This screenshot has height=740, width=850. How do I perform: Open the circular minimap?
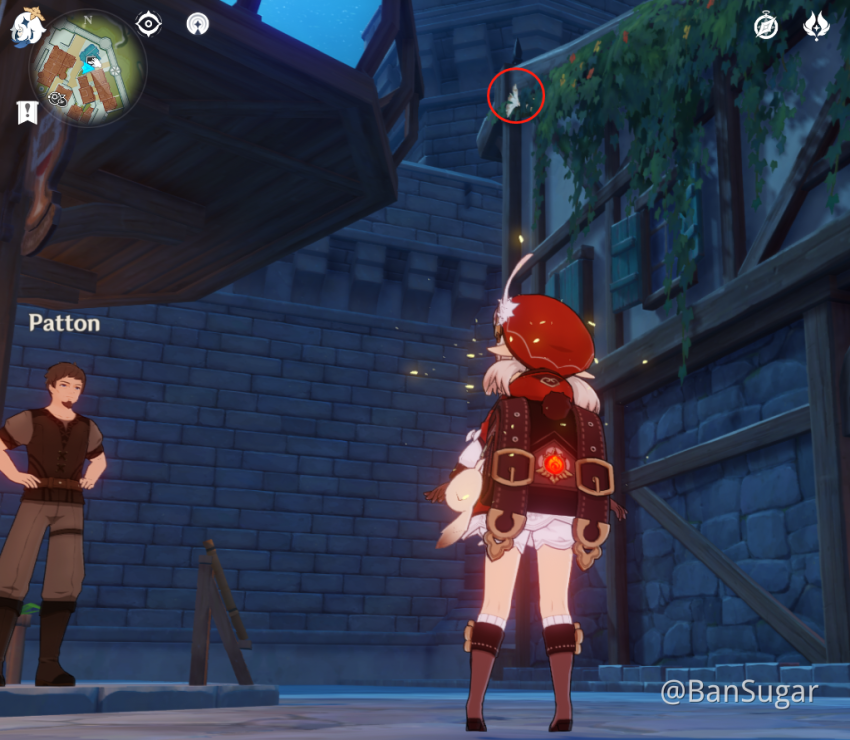88,67
